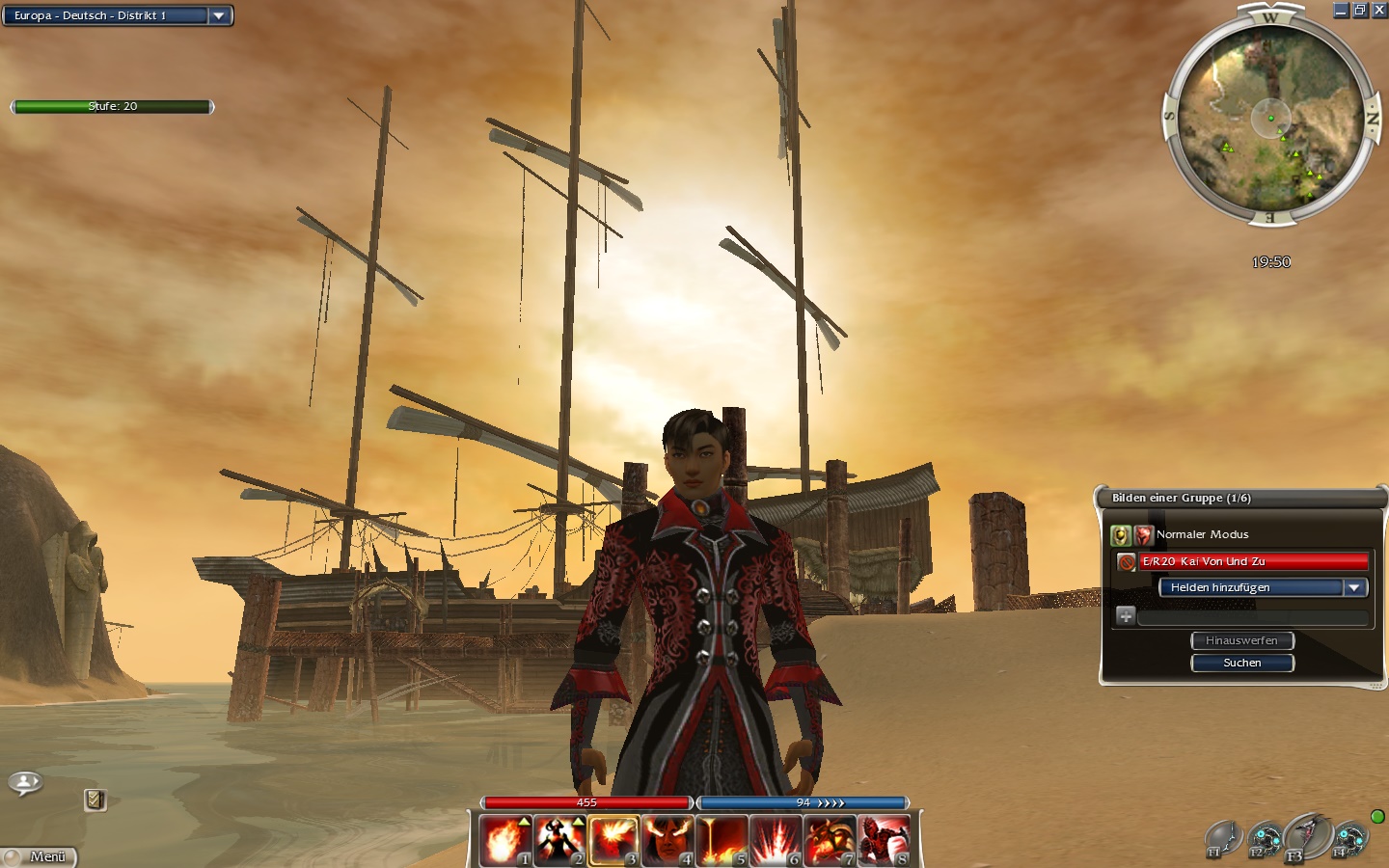The image size is (1389, 868).
Task: Cast the lava stream skill in slot 5
Action: tap(722, 840)
